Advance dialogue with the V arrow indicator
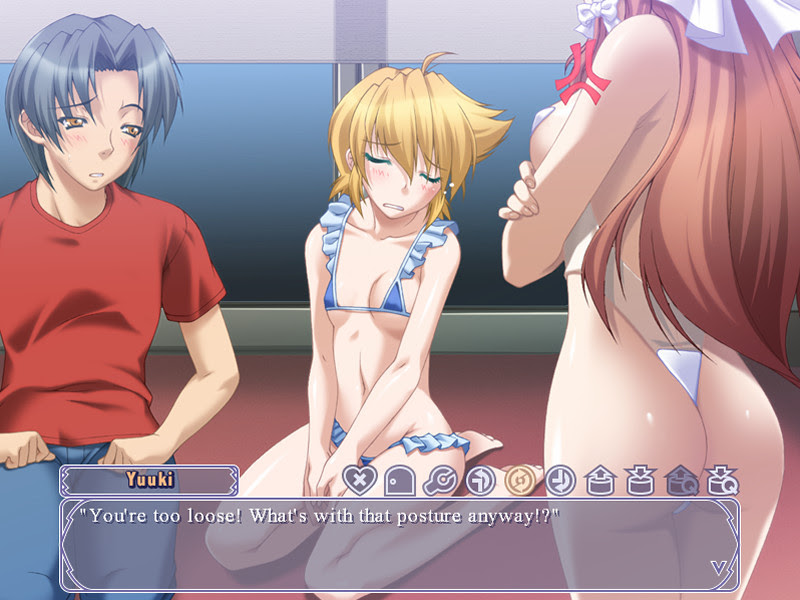 [x=719, y=567]
